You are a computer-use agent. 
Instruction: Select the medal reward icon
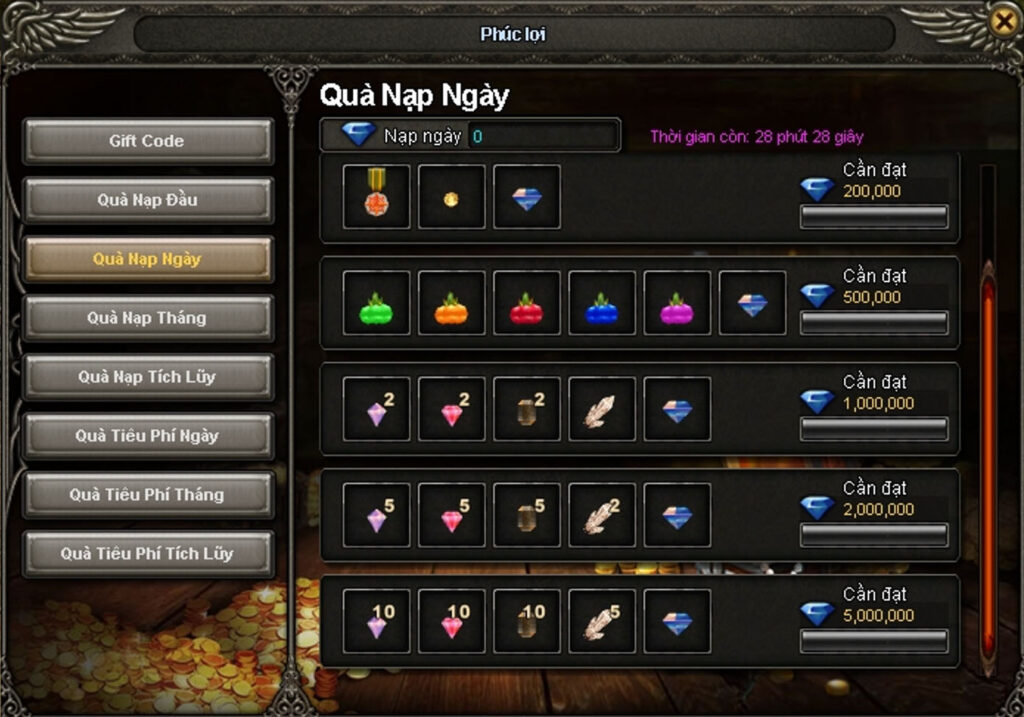click(376, 197)
